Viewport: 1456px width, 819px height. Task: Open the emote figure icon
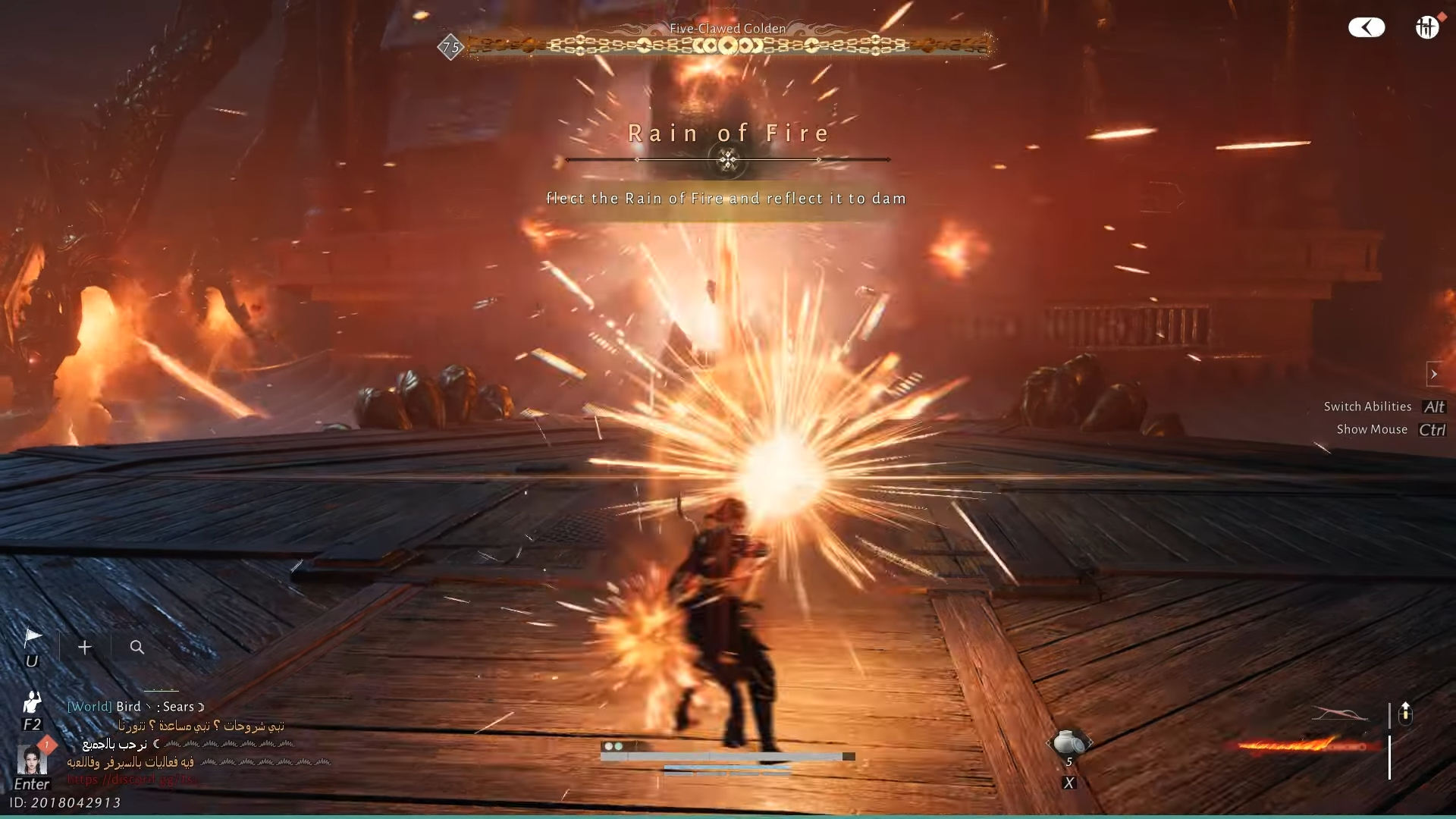[x=32, y=702]
